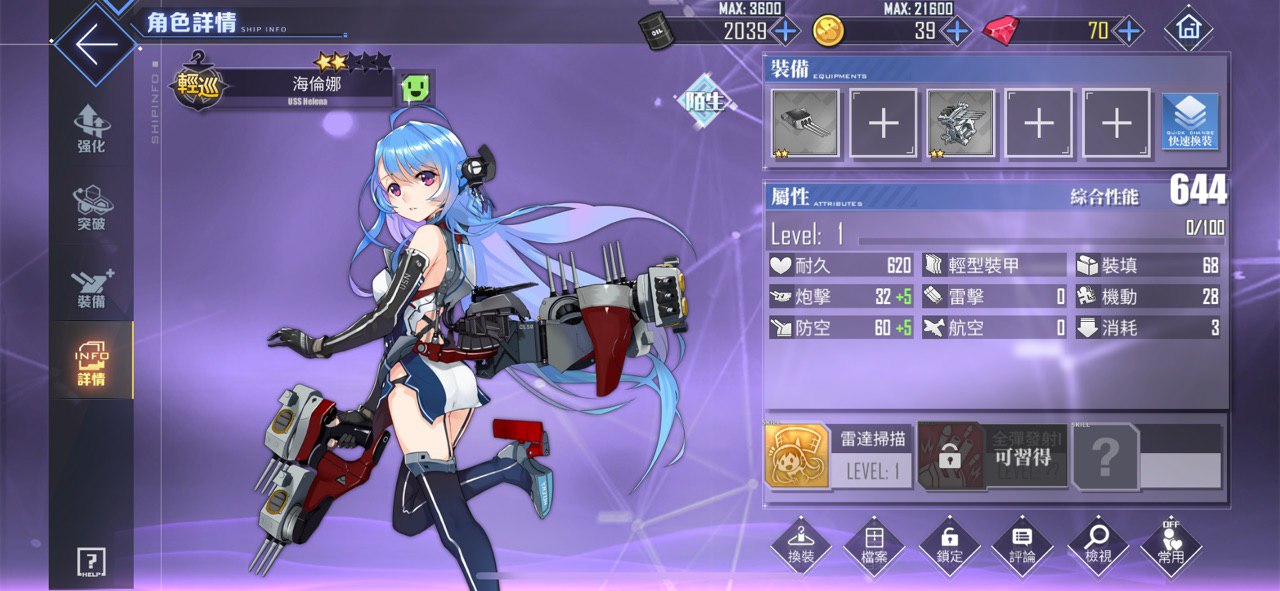
Task: Toggle the 常用 favorite button
Action: tap(1171, 545)
